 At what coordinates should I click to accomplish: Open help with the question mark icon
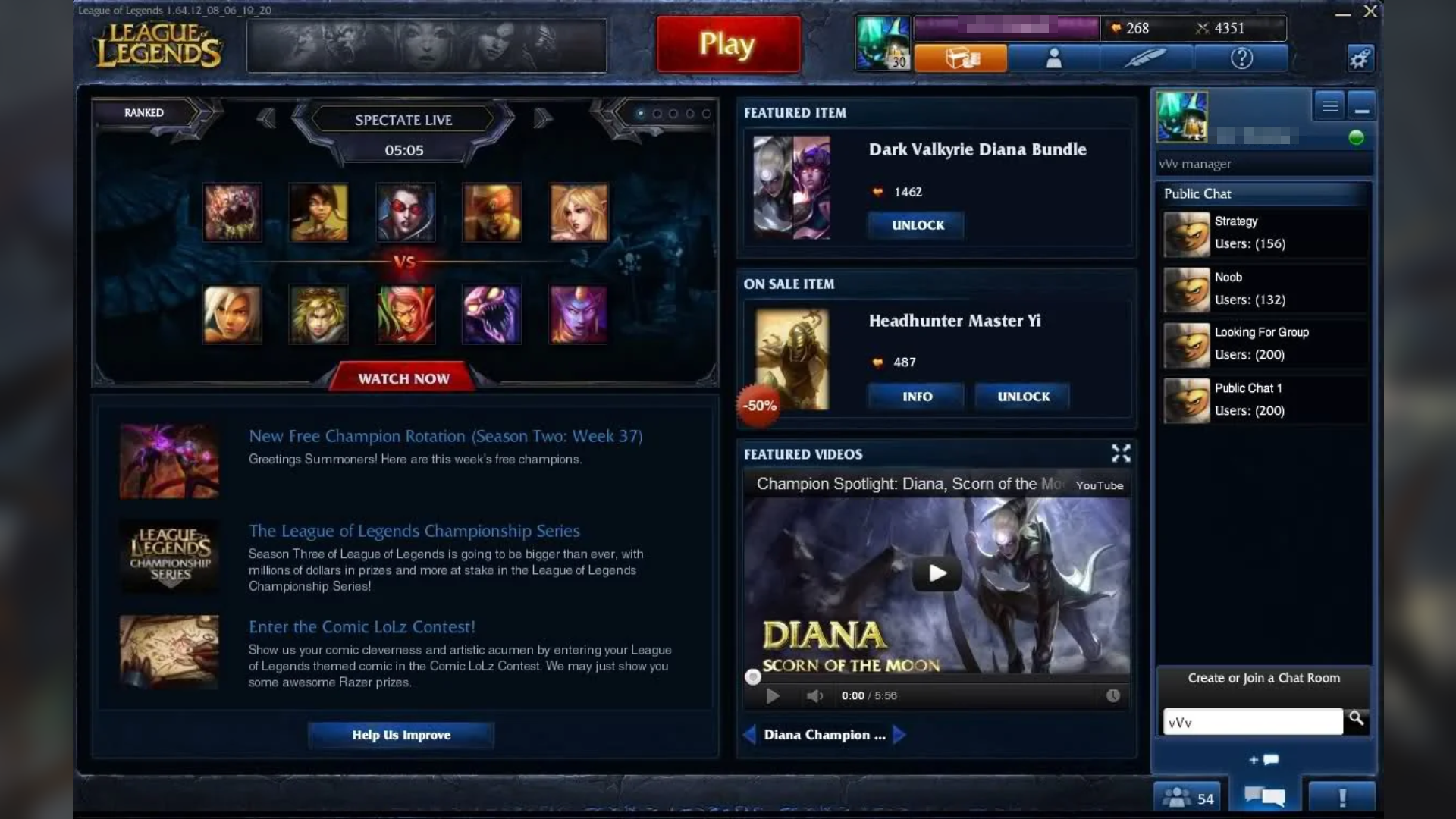(1241, 58)
